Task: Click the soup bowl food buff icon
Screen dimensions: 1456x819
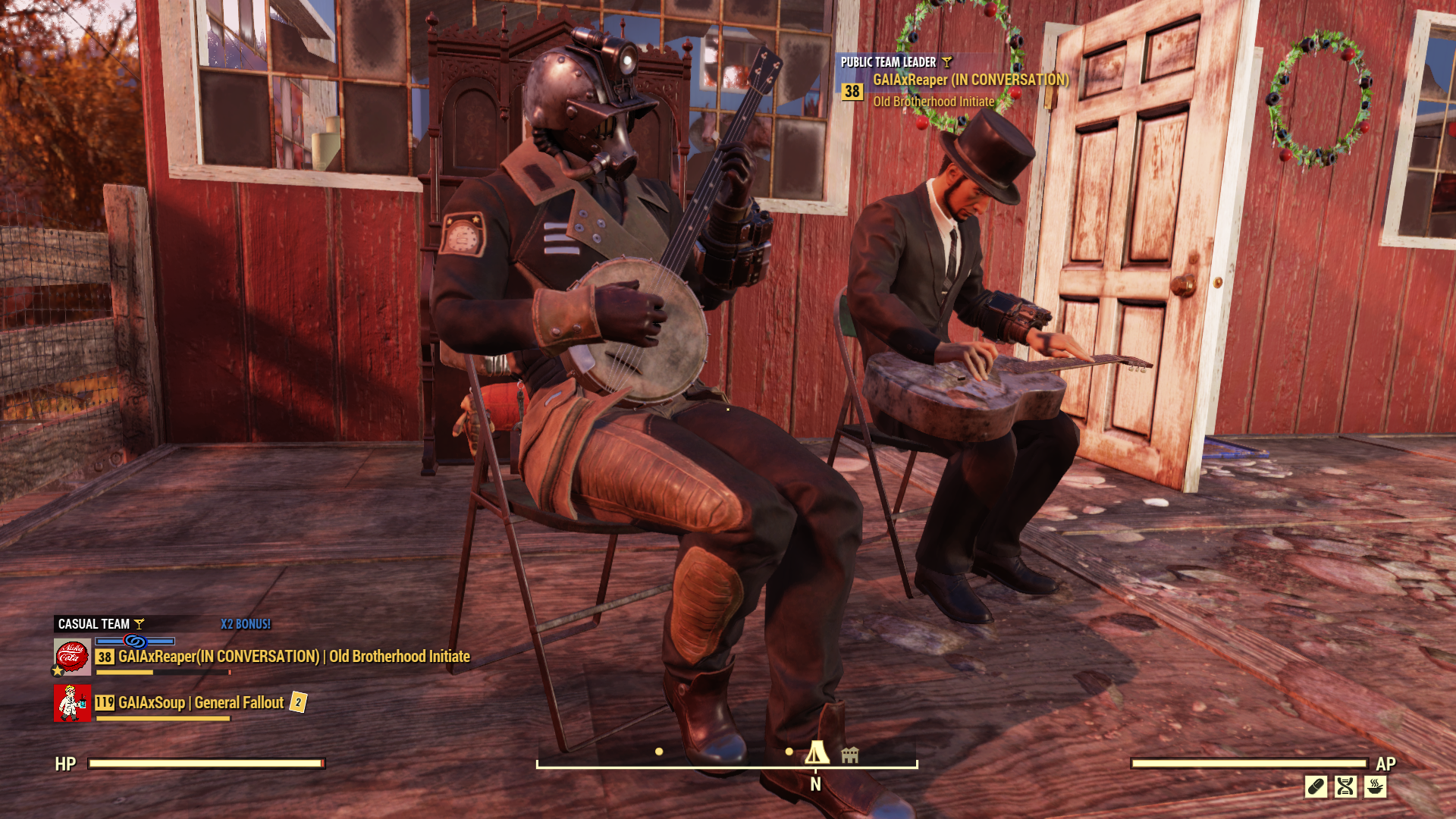Action: click(x=1375, y=786)
